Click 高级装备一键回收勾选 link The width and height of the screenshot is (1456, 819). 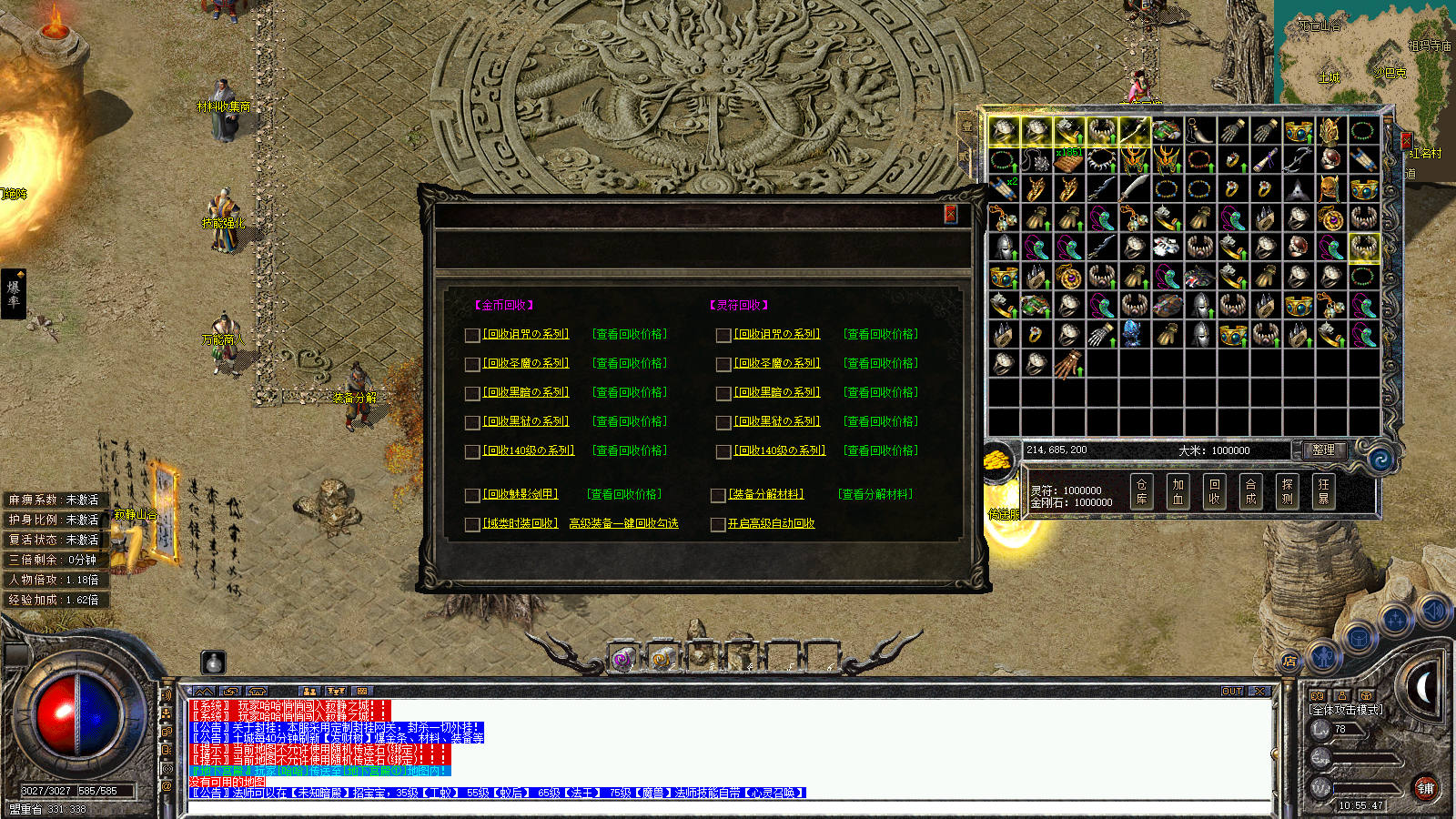click(623, 523)
